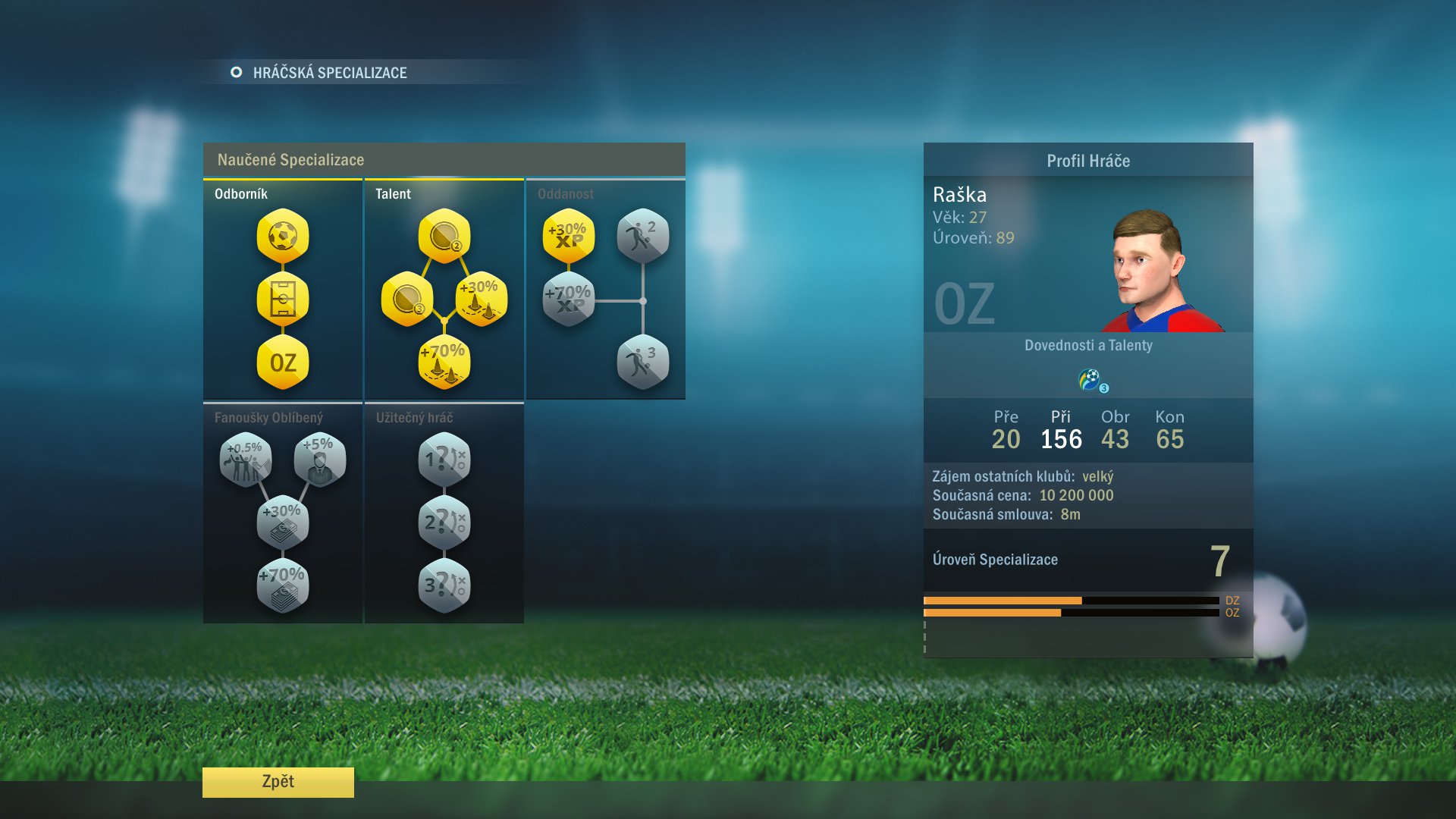Click the Užitečný hráč badge numbered 3
Screen dimensions: 1456x819
click(x=444, y=586)
